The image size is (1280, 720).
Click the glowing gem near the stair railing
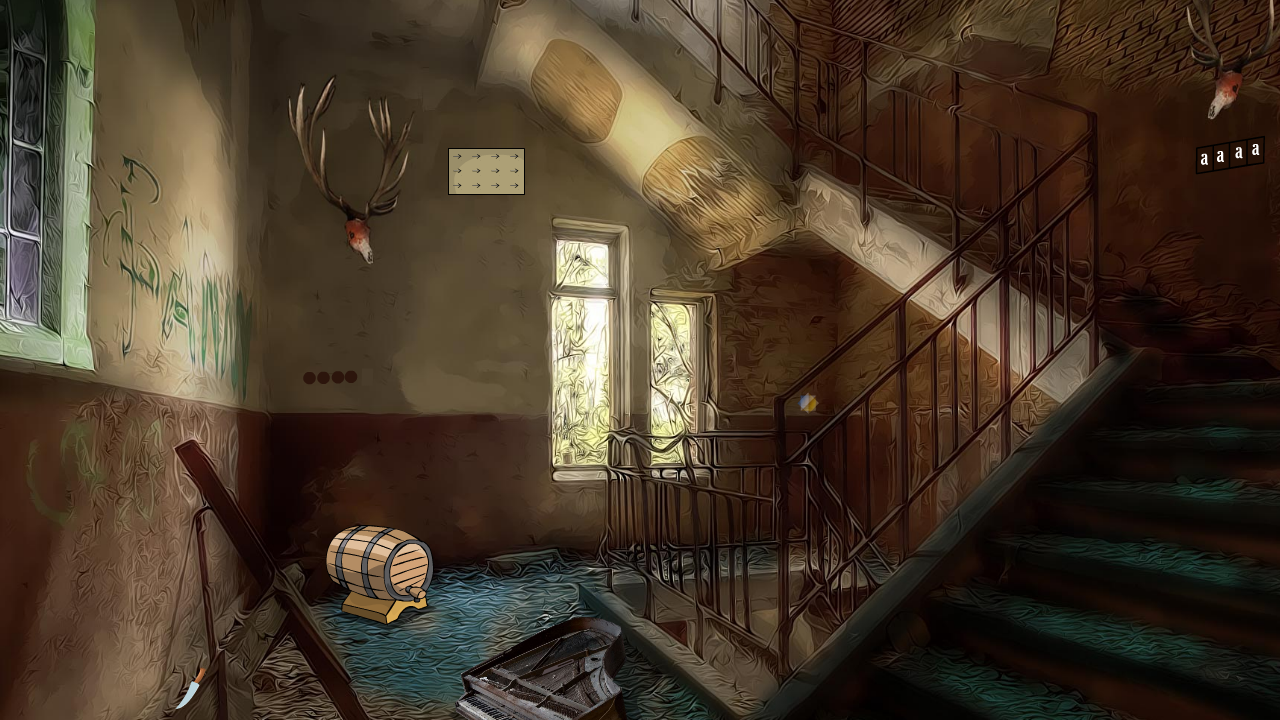tap(806, 404)
